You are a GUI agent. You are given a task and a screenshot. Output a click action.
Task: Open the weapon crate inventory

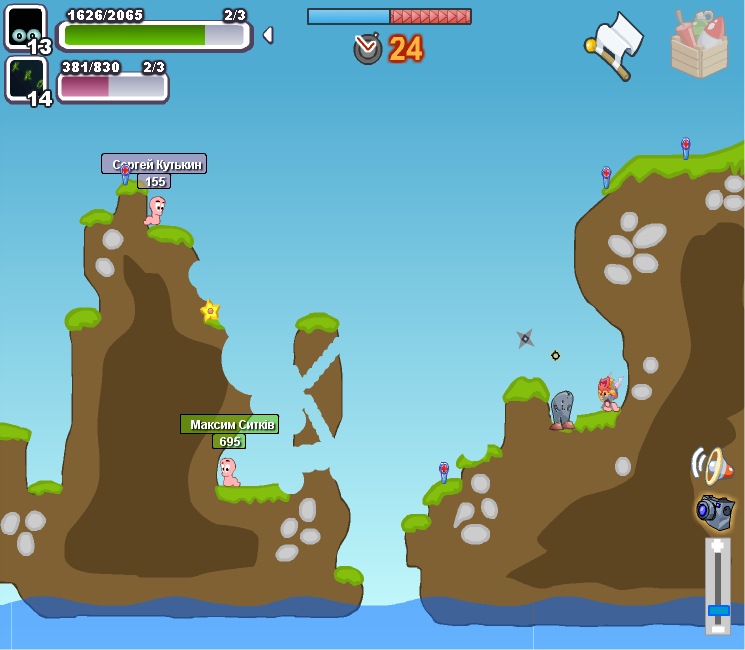tap(699, 45)
